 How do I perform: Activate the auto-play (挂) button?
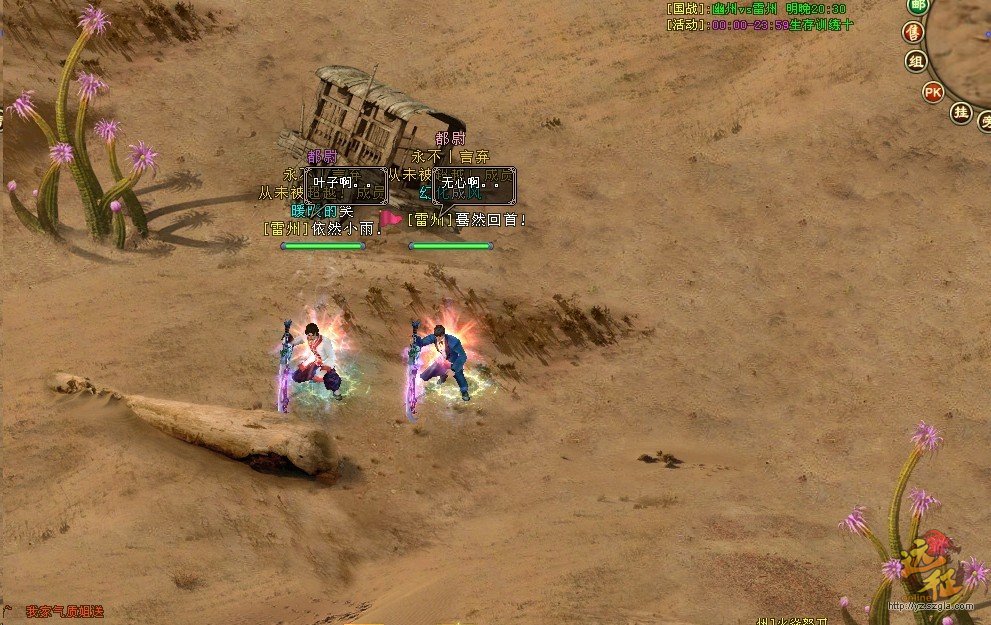(x=961, y=112)
